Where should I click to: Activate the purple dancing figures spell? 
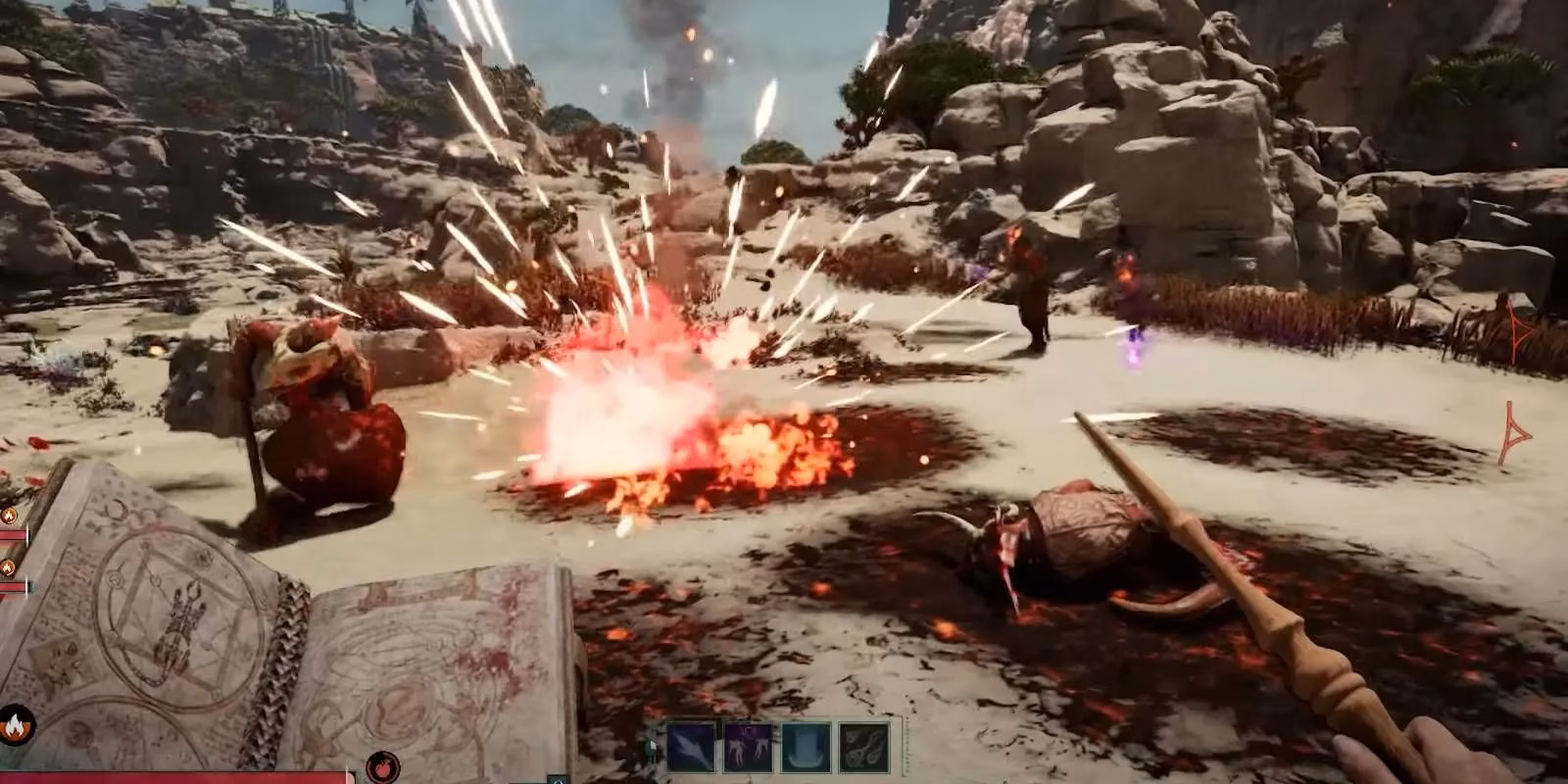(x=749, y=747)
